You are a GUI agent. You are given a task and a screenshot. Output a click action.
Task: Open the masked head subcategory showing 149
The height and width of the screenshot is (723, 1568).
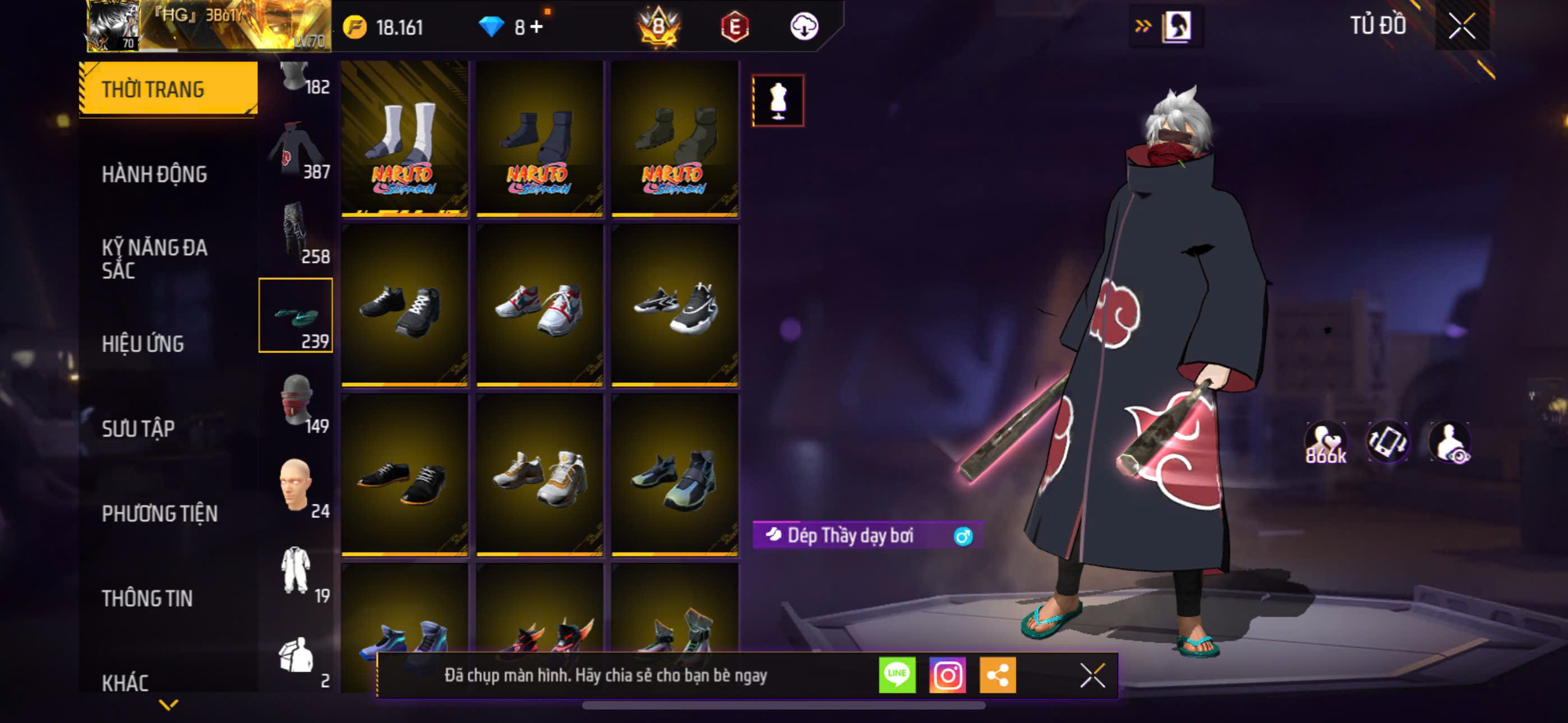tap(296, 403)
